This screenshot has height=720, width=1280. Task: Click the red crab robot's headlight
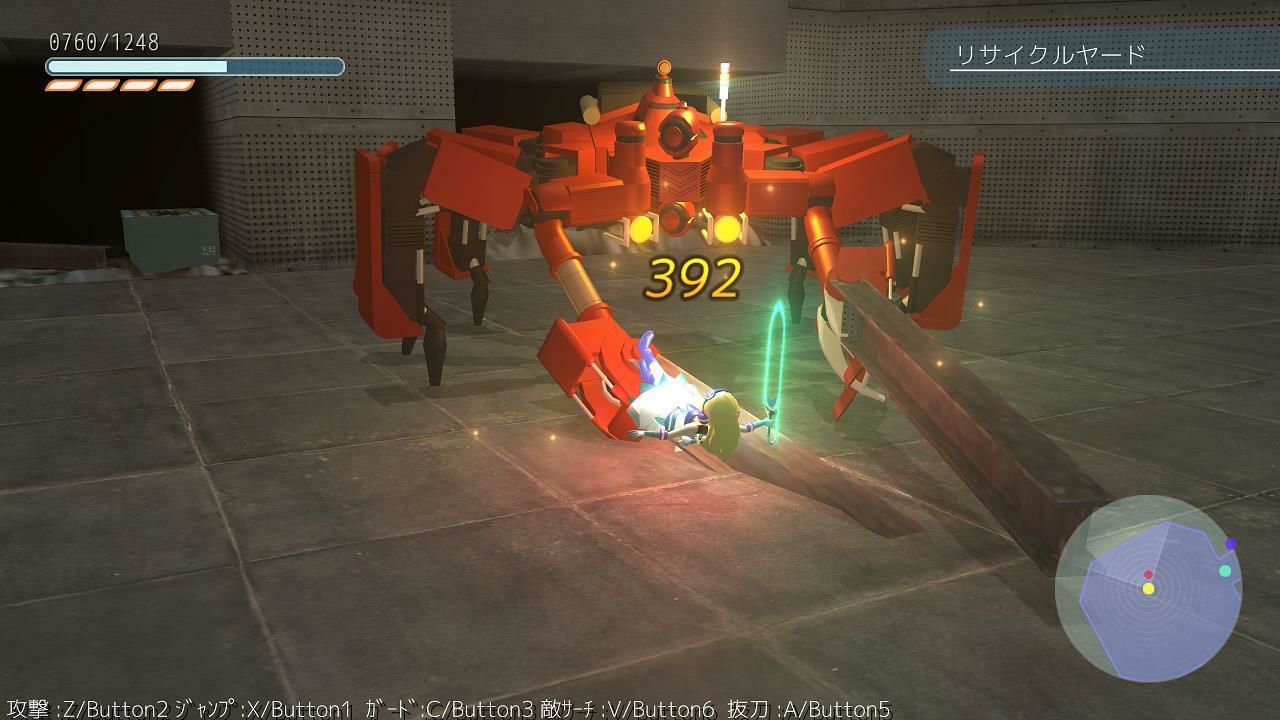tap(640, 227)
